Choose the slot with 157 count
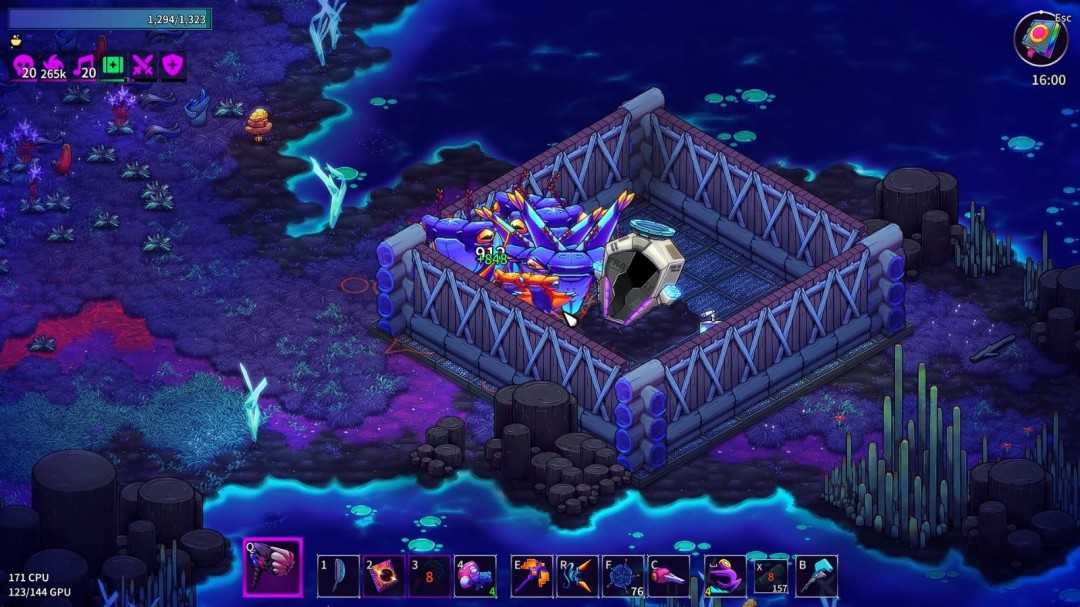The height and width of the screenshot is (607, 1080). [x=771, y=576]
